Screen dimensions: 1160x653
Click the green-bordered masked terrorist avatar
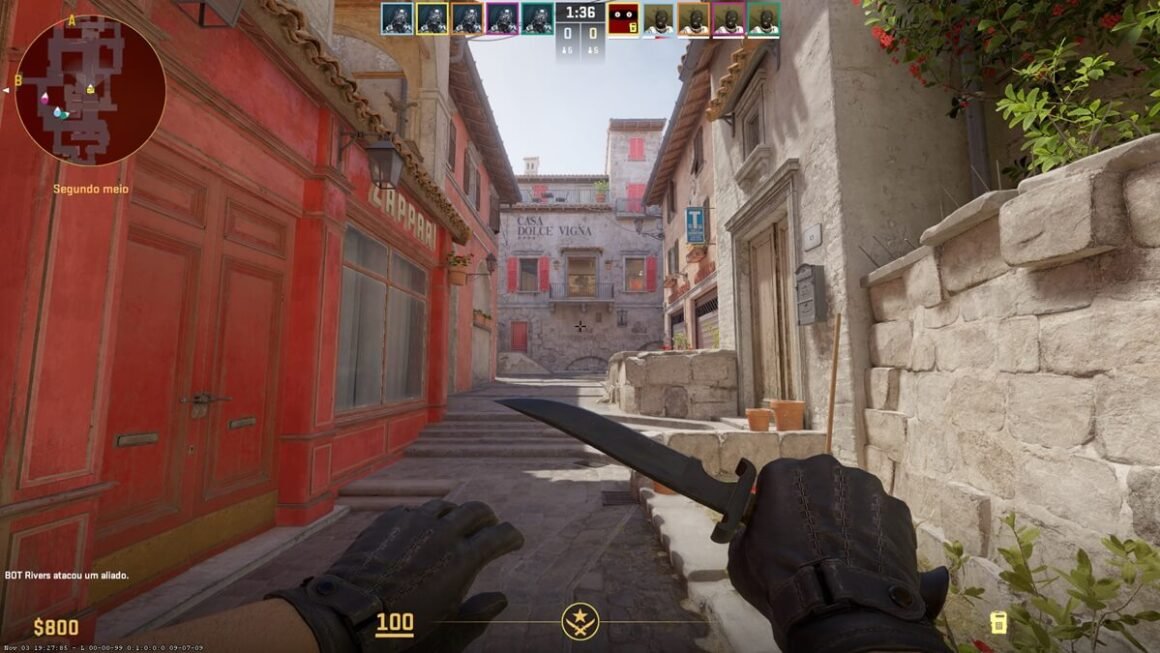click(x=763, y=18)
